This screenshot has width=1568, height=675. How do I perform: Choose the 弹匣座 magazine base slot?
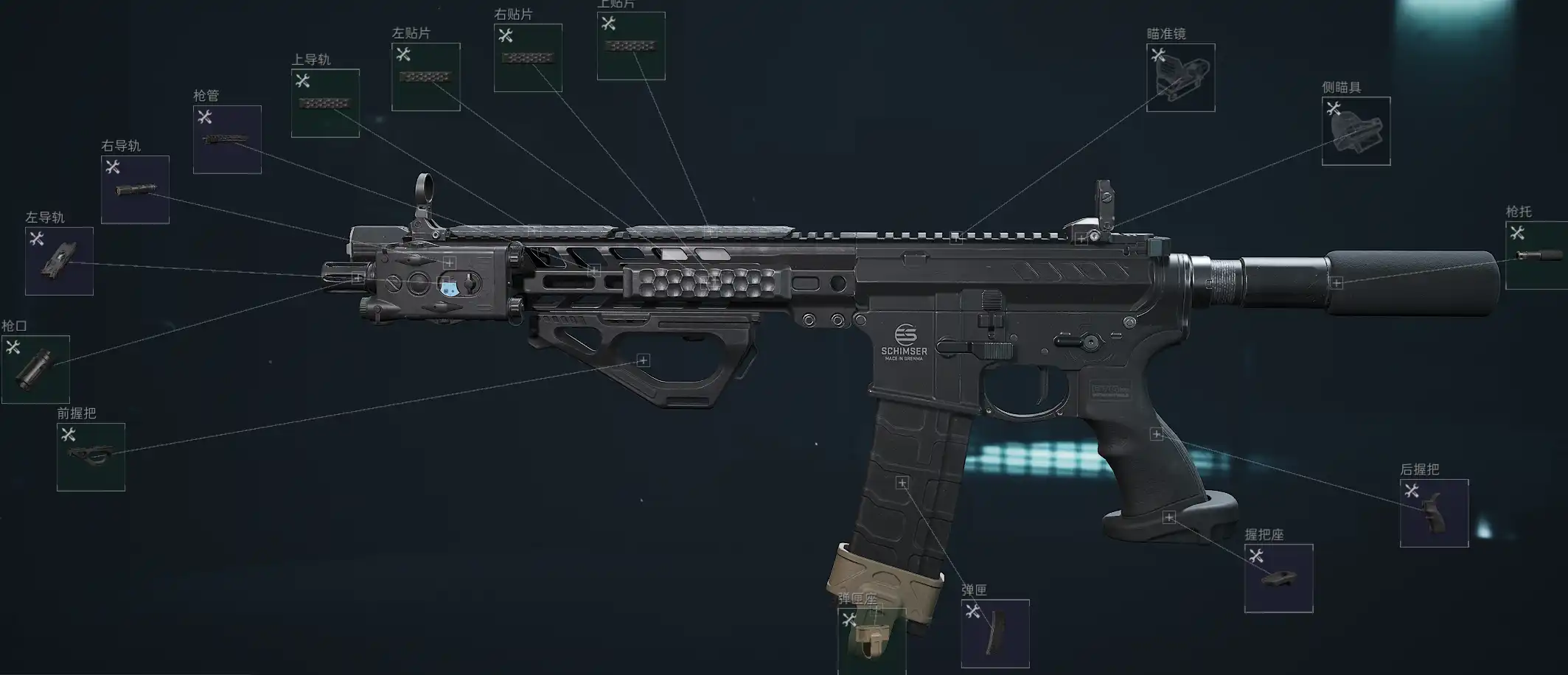pyautogui.click(x=871, y=640)
